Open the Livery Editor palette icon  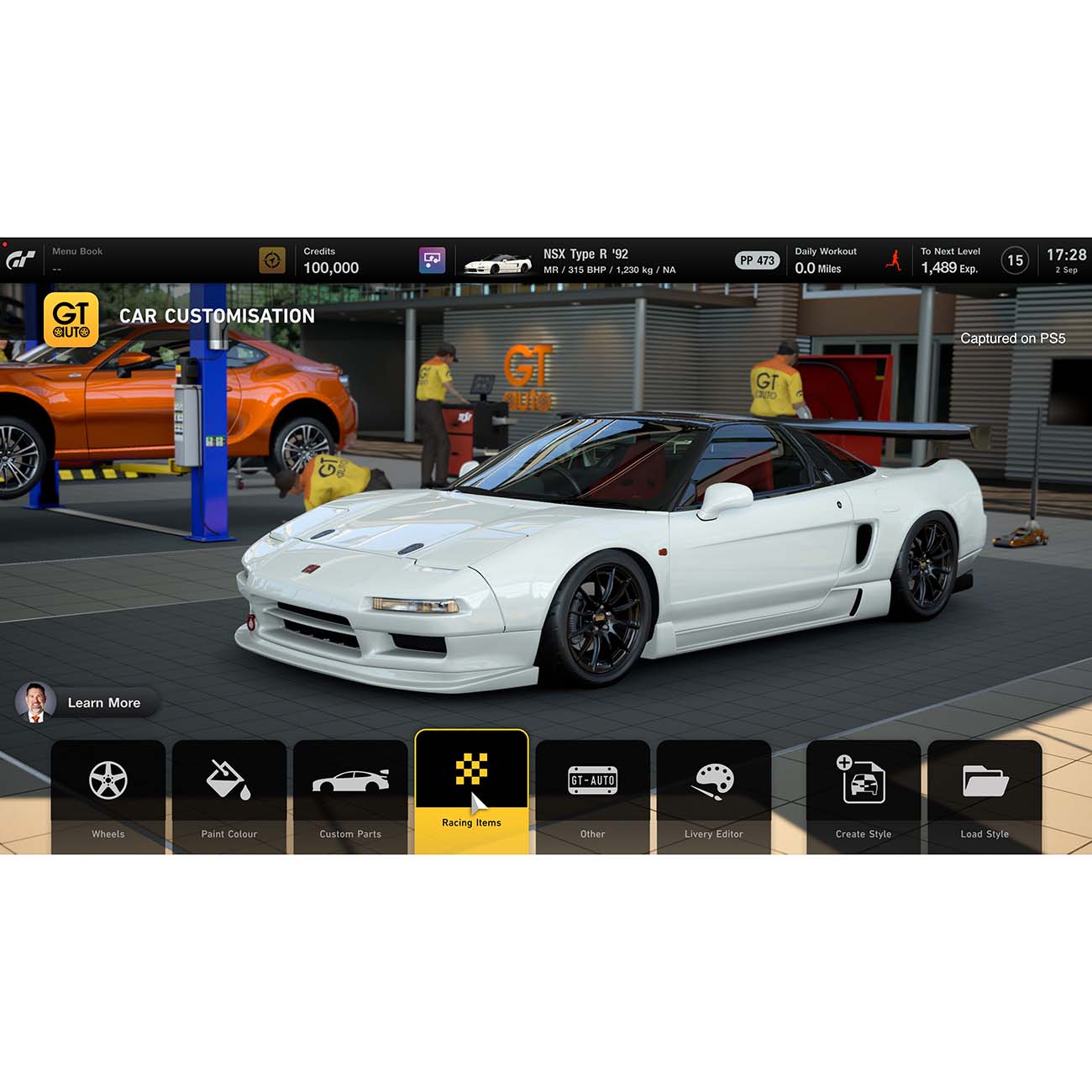point(716,780)
